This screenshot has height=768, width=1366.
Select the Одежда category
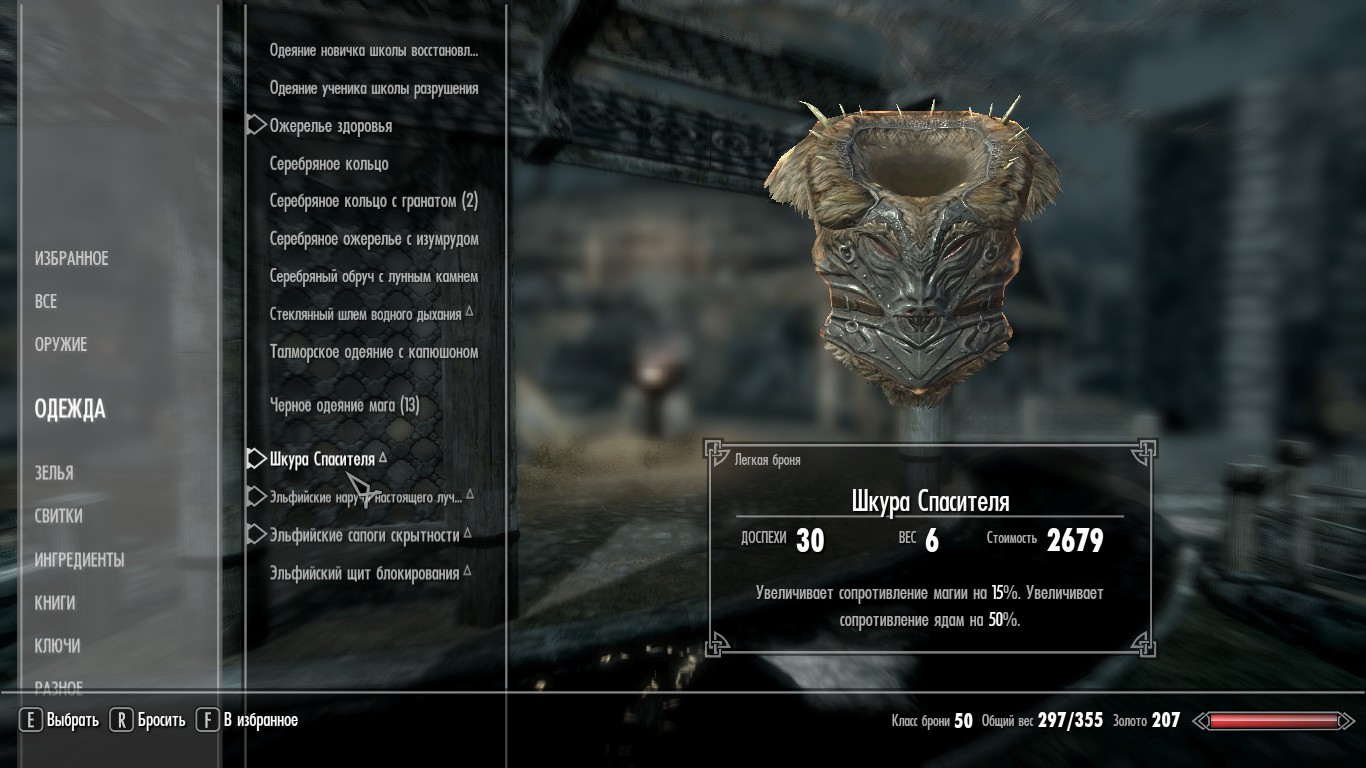70,409
